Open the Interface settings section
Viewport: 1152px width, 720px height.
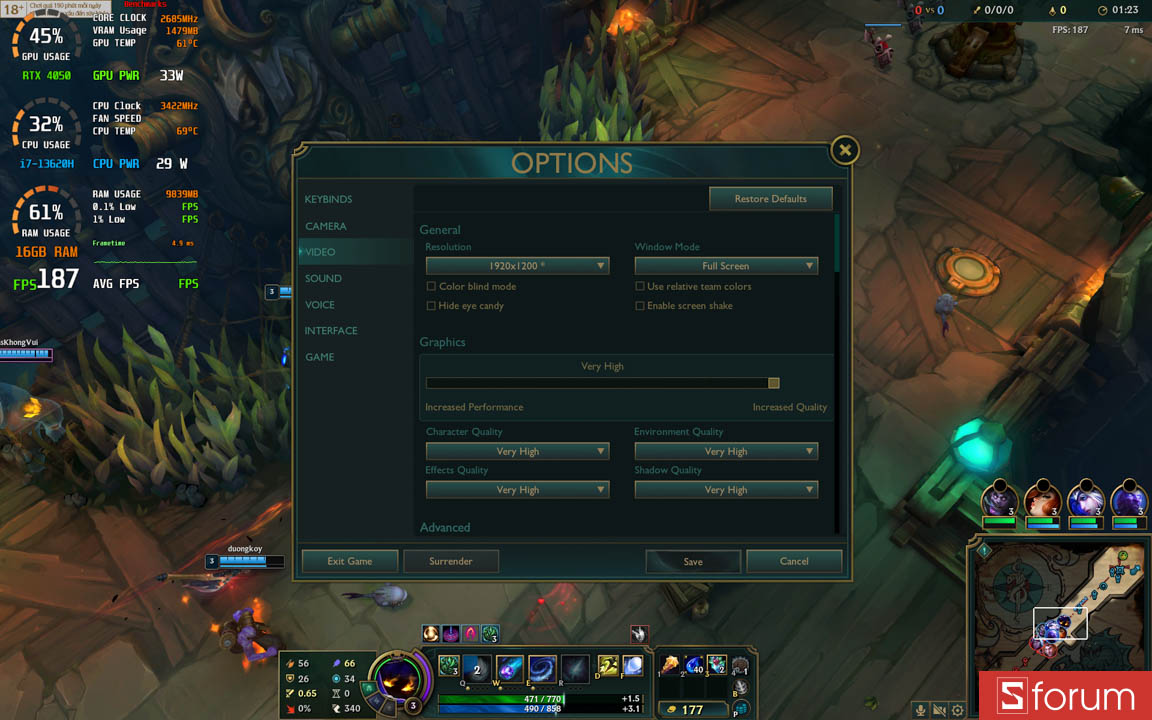coord(331,331)
